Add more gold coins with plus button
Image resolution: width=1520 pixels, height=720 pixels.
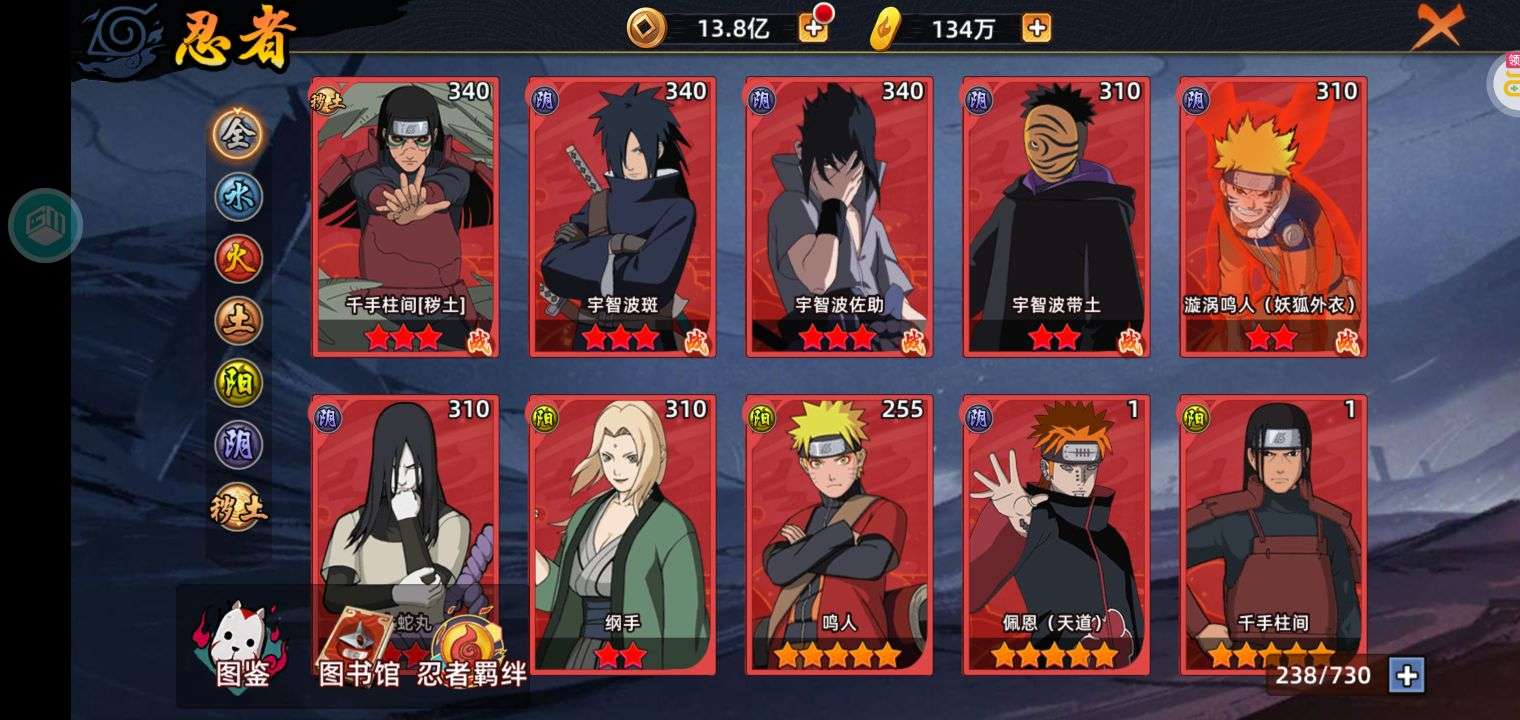pyautogui.click(x=813, y=28)
